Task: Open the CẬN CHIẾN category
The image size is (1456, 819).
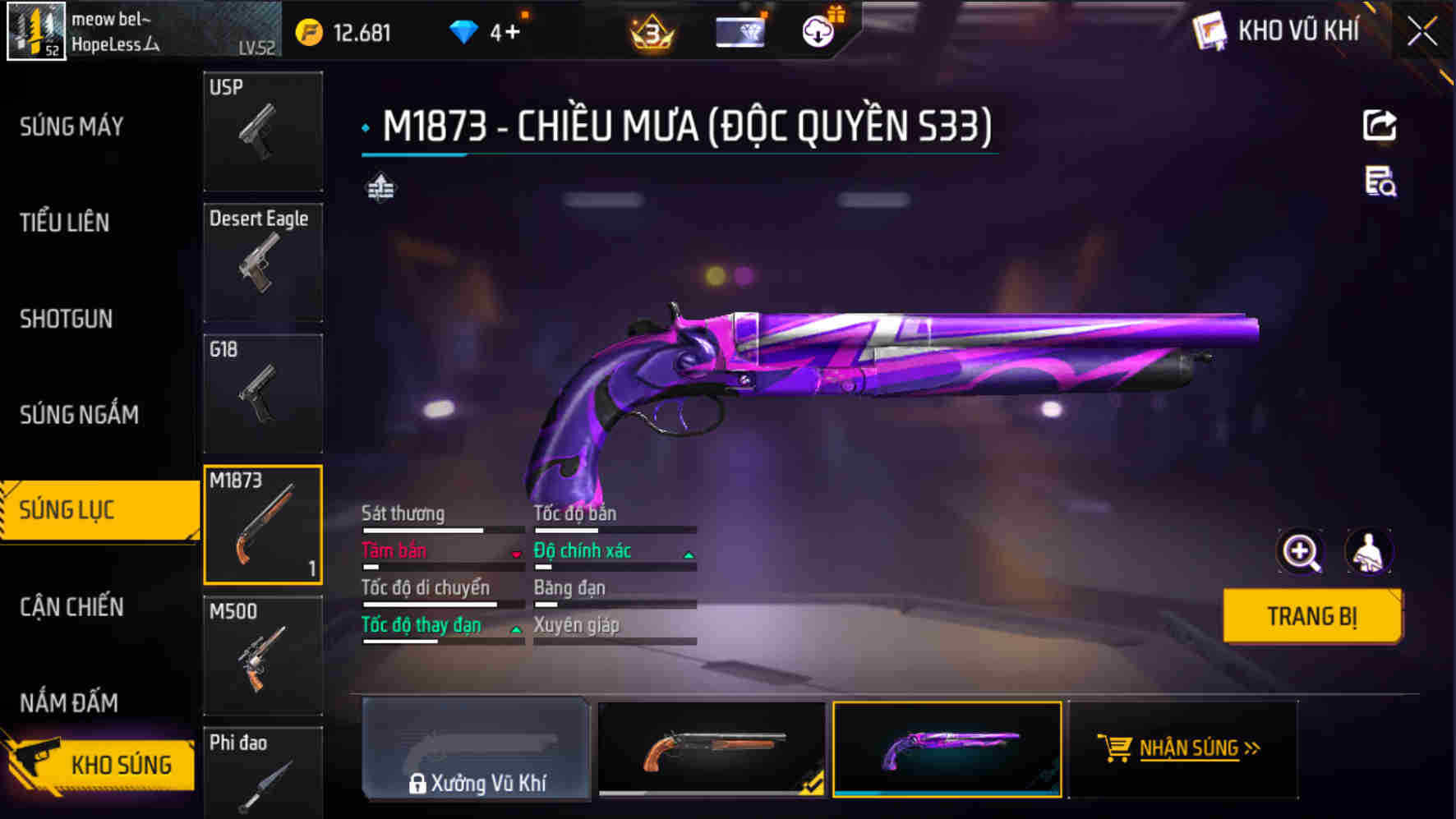Action: coord(72,607)
